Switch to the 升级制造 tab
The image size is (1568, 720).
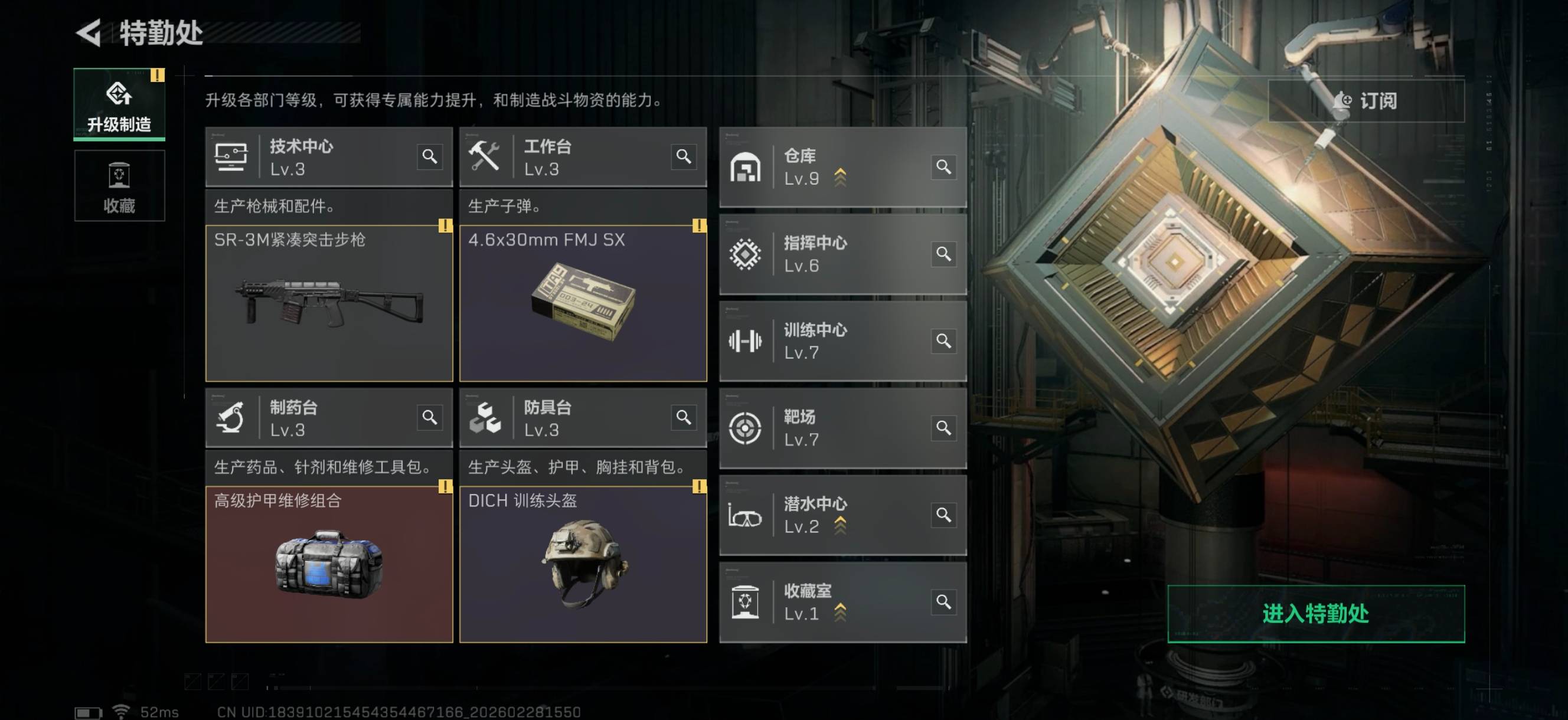pos(119,104)
